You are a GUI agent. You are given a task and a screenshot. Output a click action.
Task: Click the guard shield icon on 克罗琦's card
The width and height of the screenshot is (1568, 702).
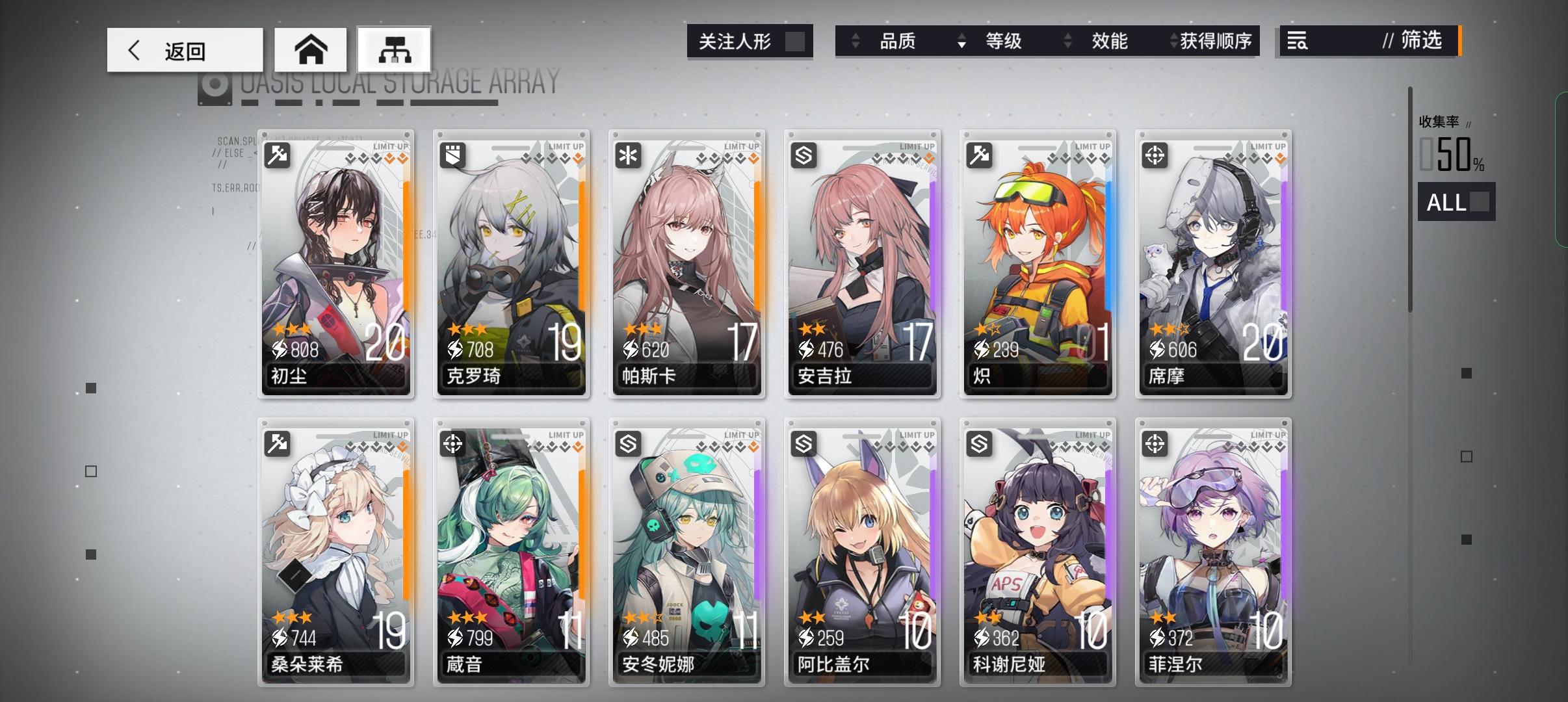click(453, 154)
